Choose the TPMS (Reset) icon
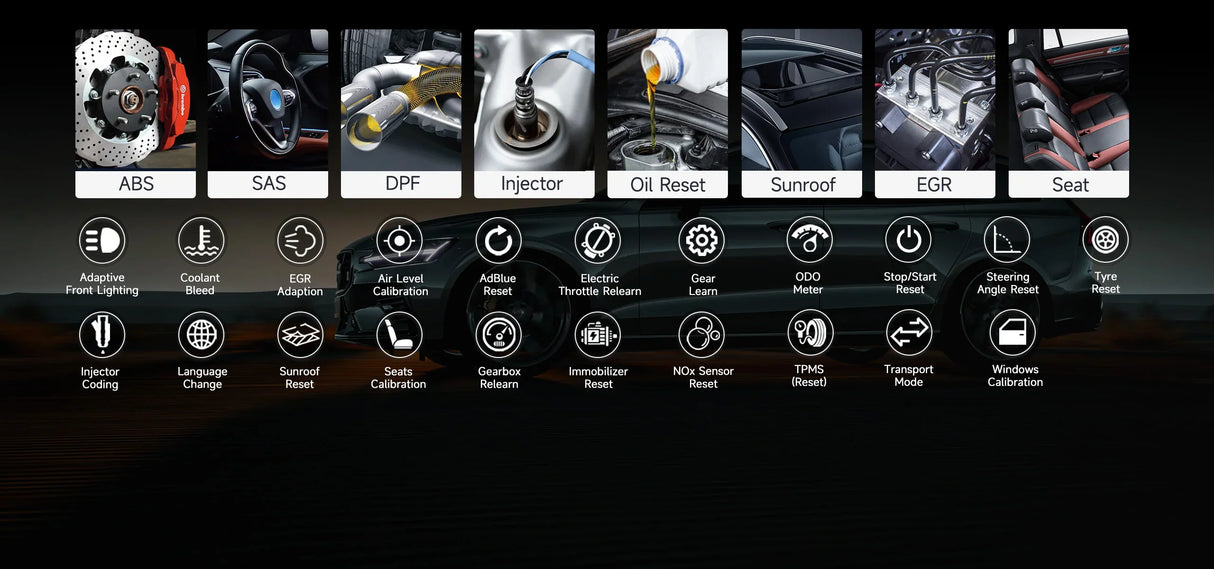1214x569 pixels. coord(809,333)
